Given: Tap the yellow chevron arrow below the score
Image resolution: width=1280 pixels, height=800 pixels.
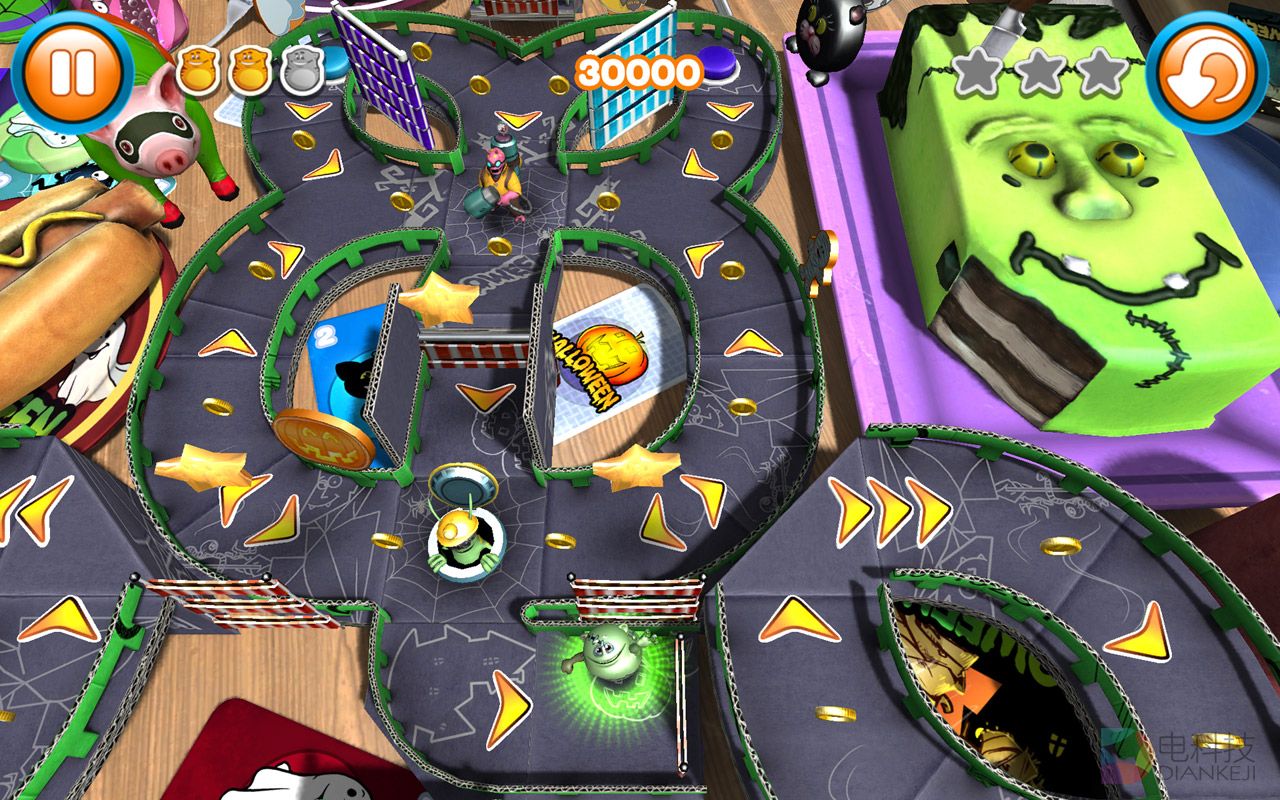Looking at the screenshot, I should 730,110.
